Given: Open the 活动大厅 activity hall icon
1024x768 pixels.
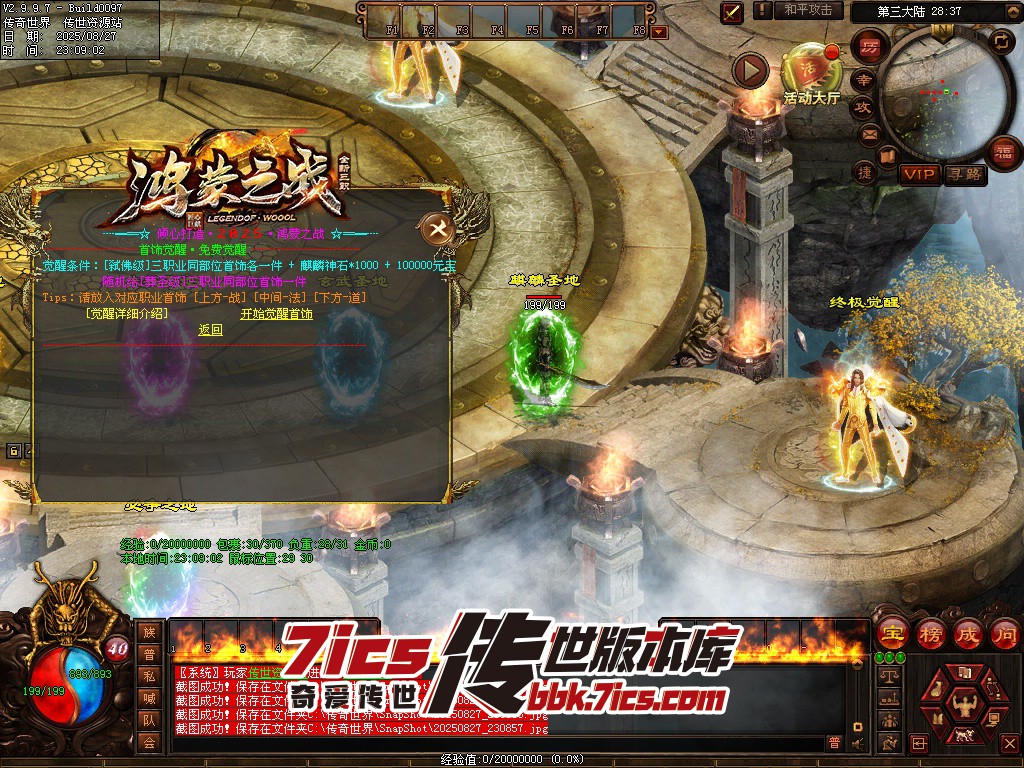Looking at the screenshot, I should [811, 70].
